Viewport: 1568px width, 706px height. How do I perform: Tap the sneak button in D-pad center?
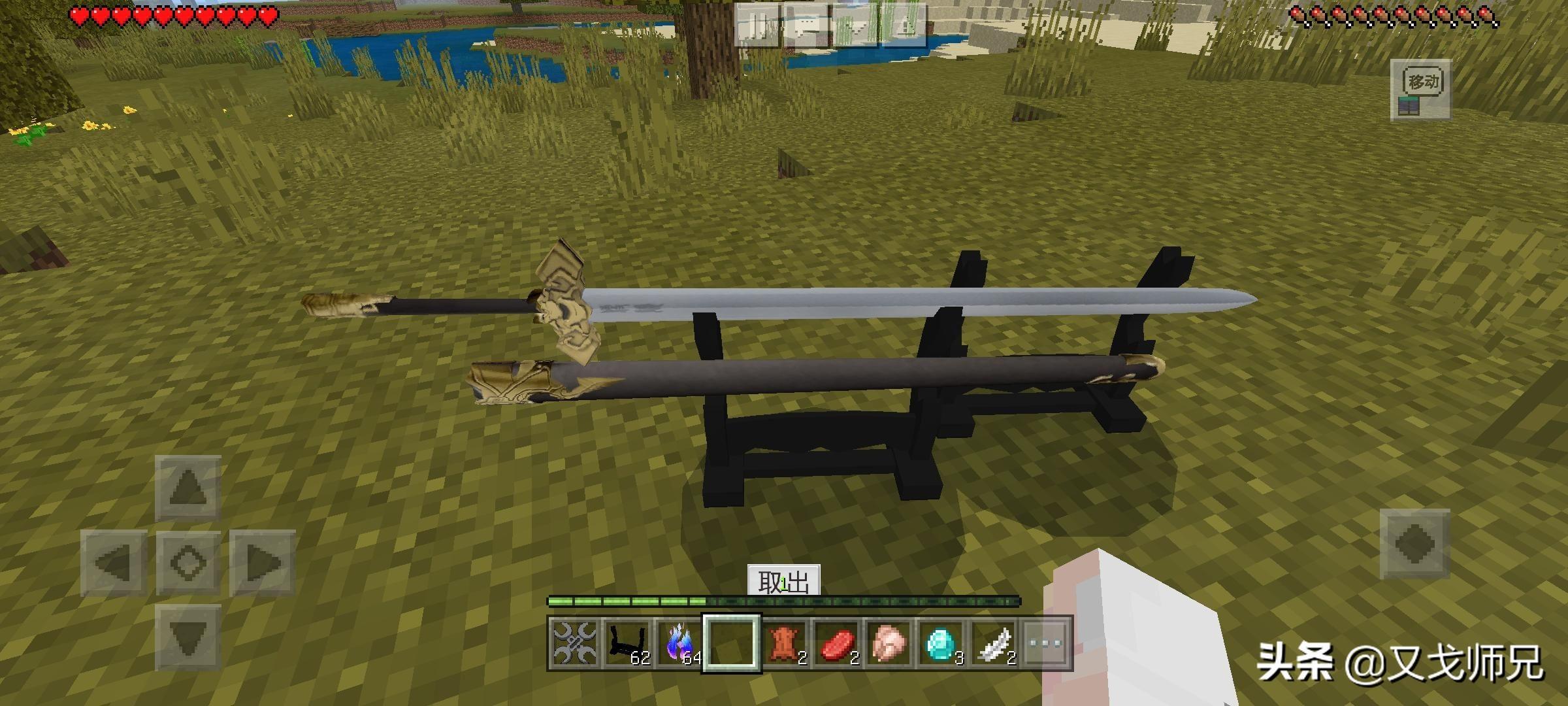188,563
